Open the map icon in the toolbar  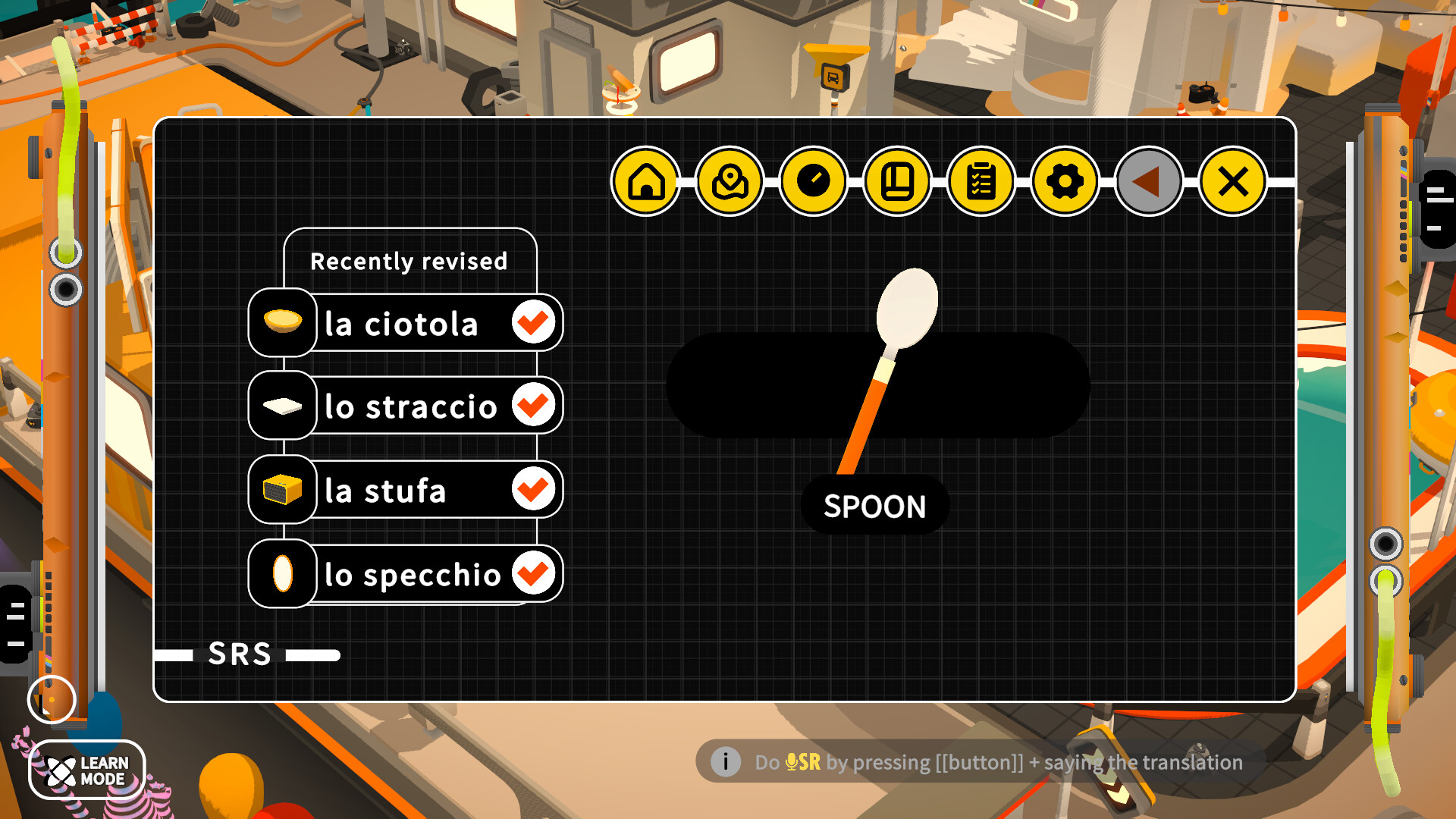pos(730,181)
